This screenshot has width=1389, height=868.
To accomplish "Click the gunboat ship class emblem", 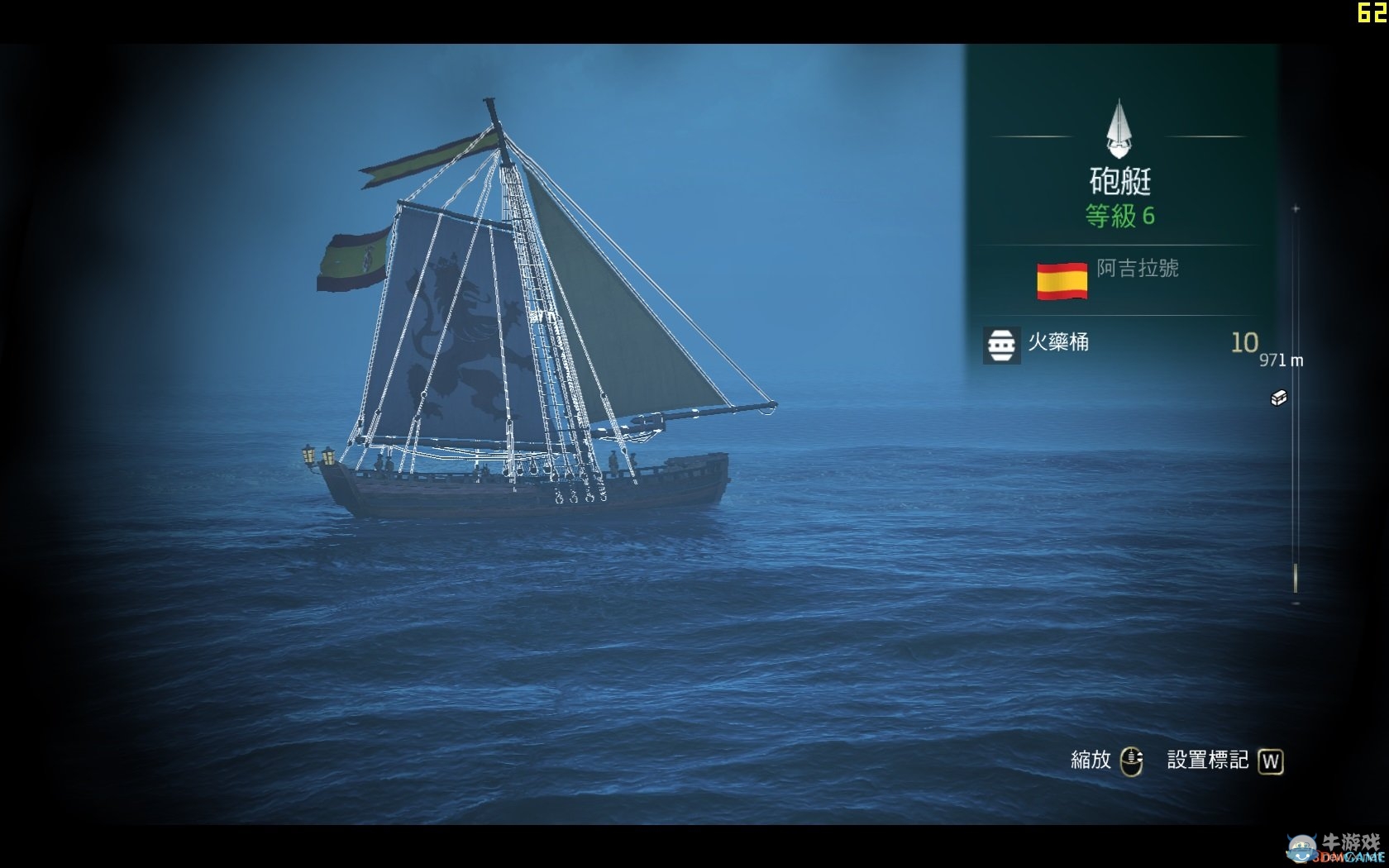I will 1119,130.
